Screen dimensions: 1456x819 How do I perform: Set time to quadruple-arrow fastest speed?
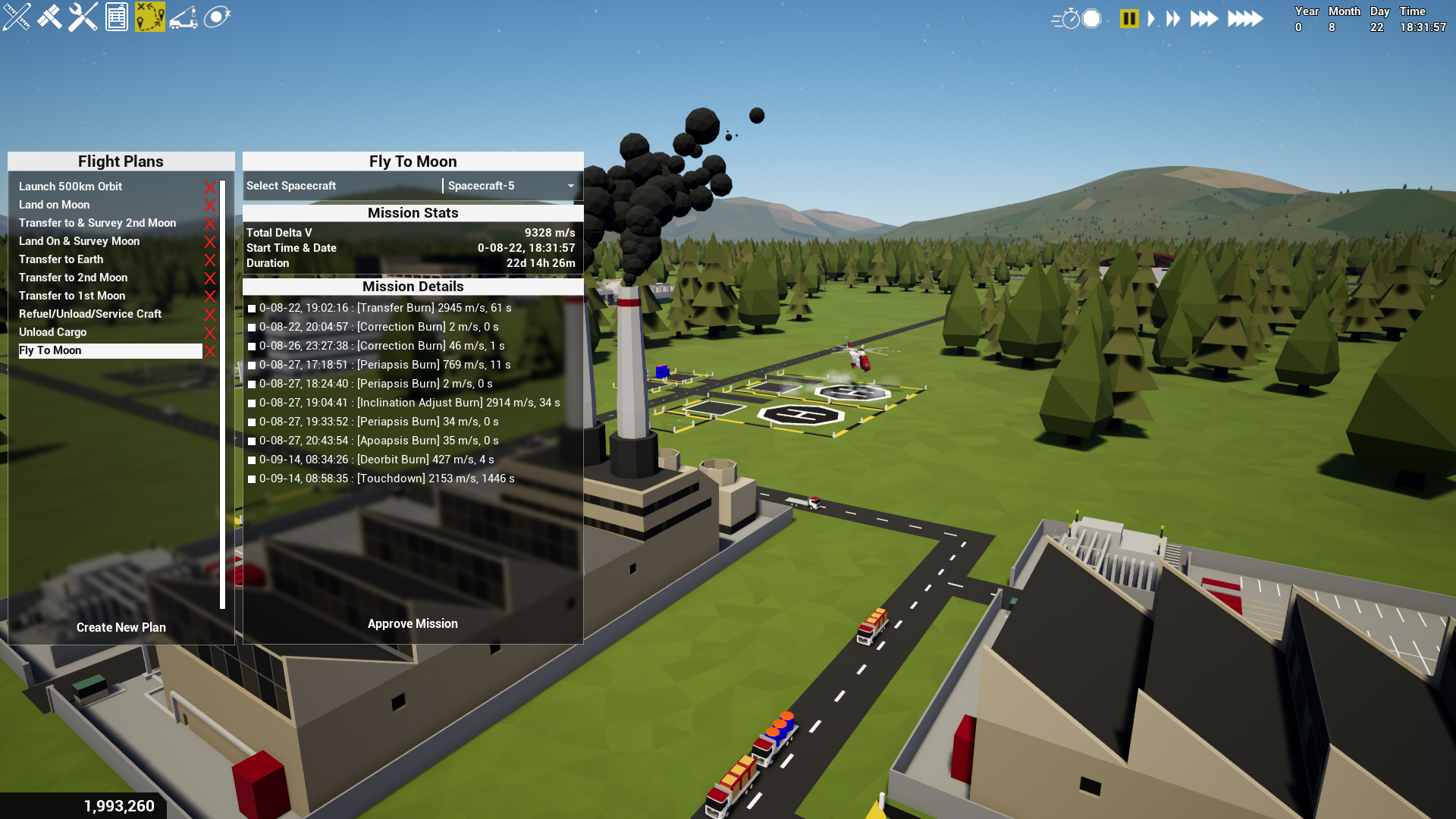click(x=1245, y=18)
